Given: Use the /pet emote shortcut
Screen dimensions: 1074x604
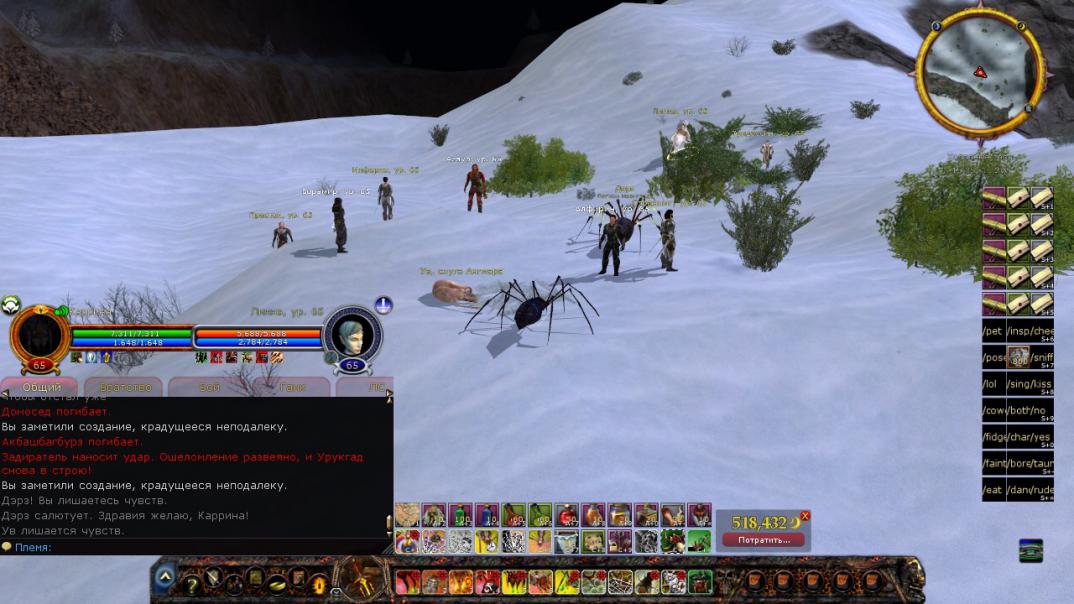Looking at the screenshot, I should 993,331.
